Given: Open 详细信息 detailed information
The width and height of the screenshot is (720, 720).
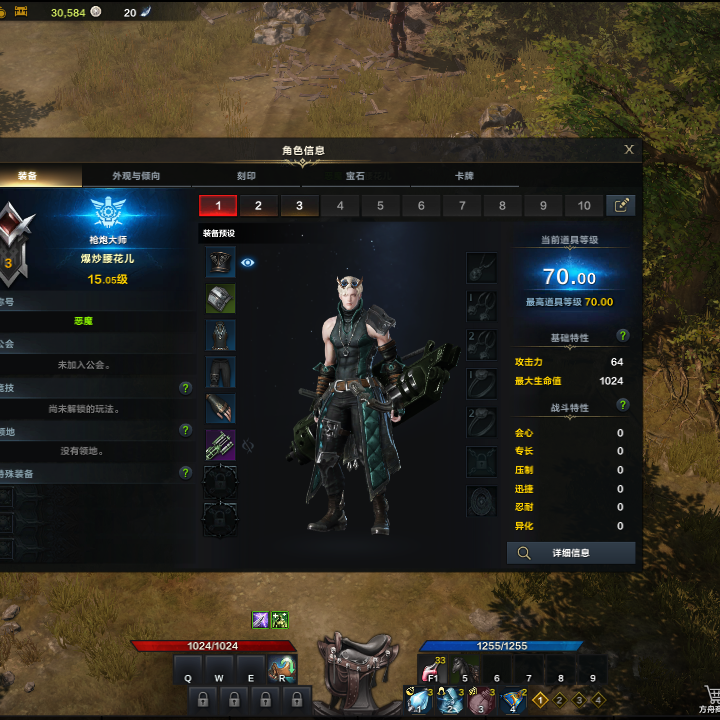Looking at the screenshot, I should coord(571,553).
